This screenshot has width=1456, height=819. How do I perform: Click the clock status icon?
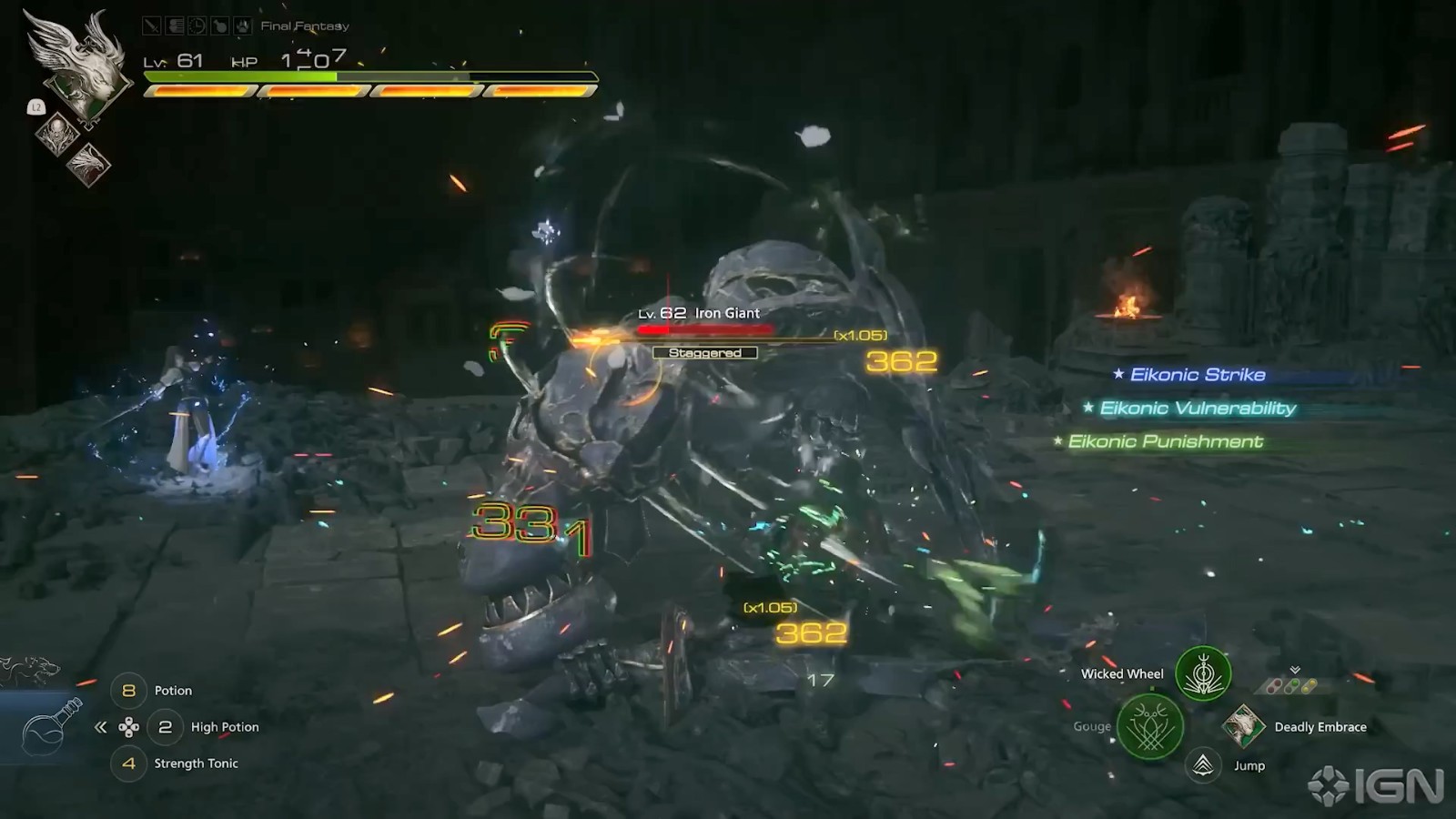tap(197, 26)
